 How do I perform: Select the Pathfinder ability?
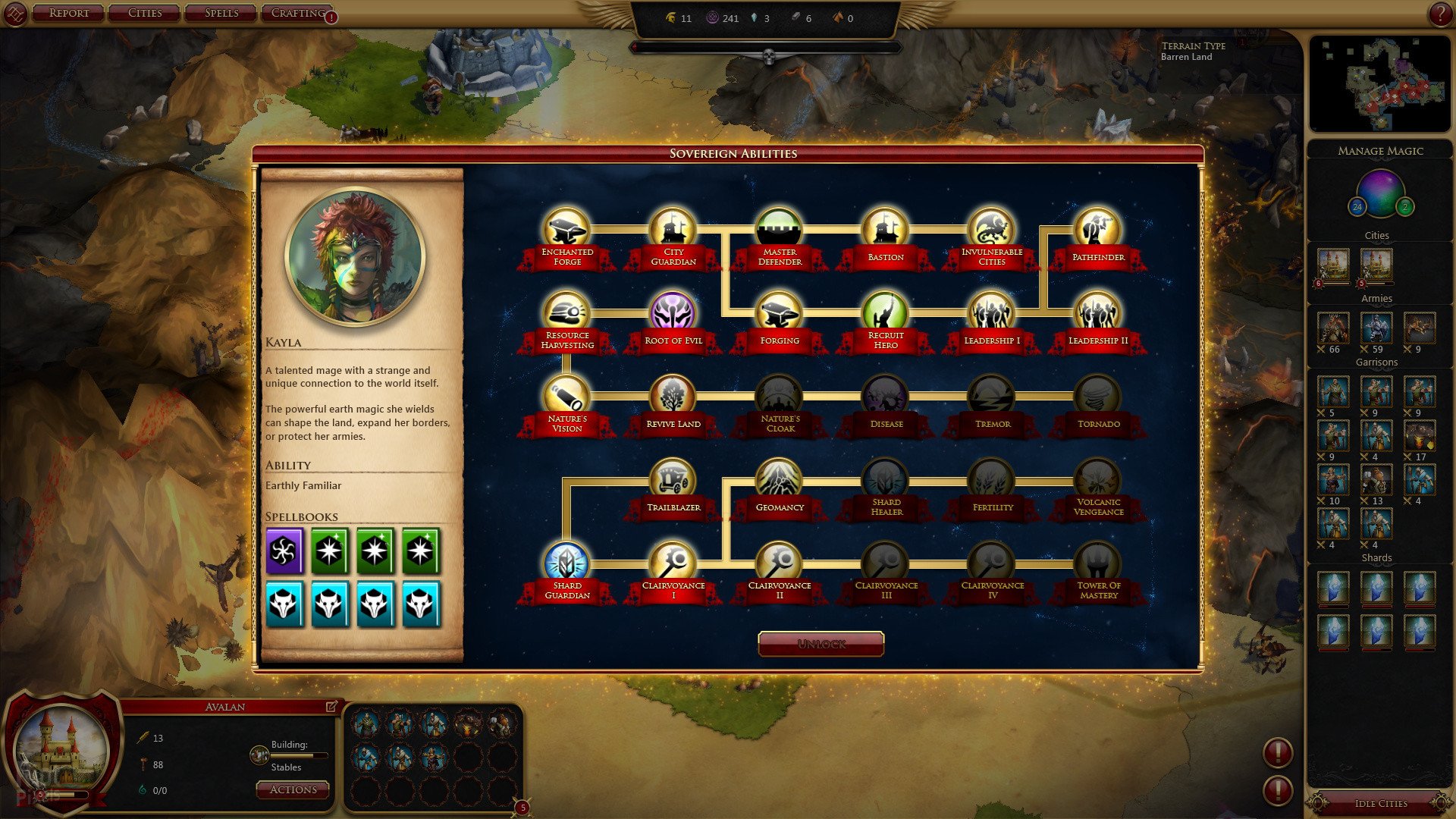point(1097,229)
